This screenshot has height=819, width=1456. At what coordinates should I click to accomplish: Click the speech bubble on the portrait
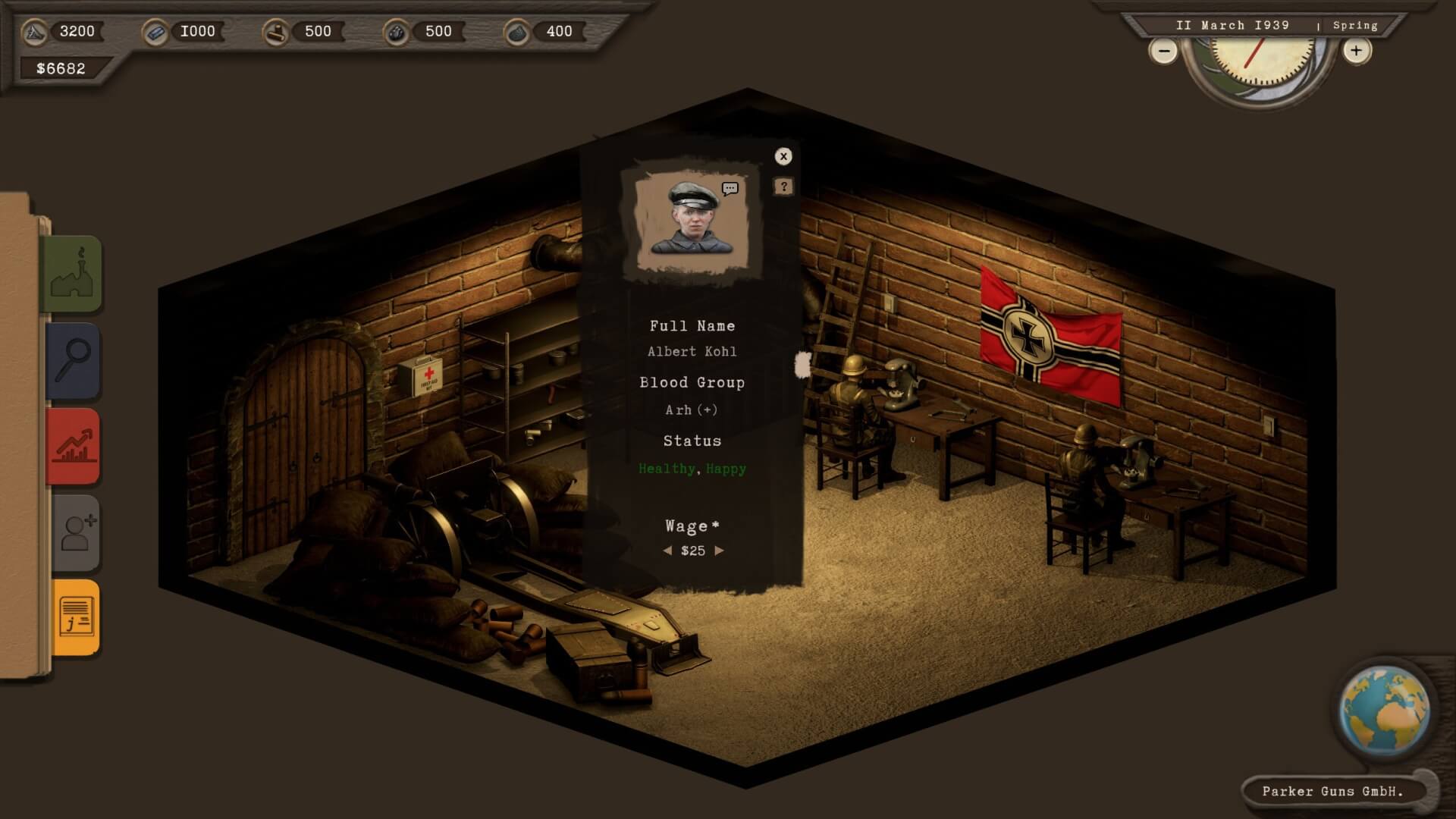[x=730, y=188]
